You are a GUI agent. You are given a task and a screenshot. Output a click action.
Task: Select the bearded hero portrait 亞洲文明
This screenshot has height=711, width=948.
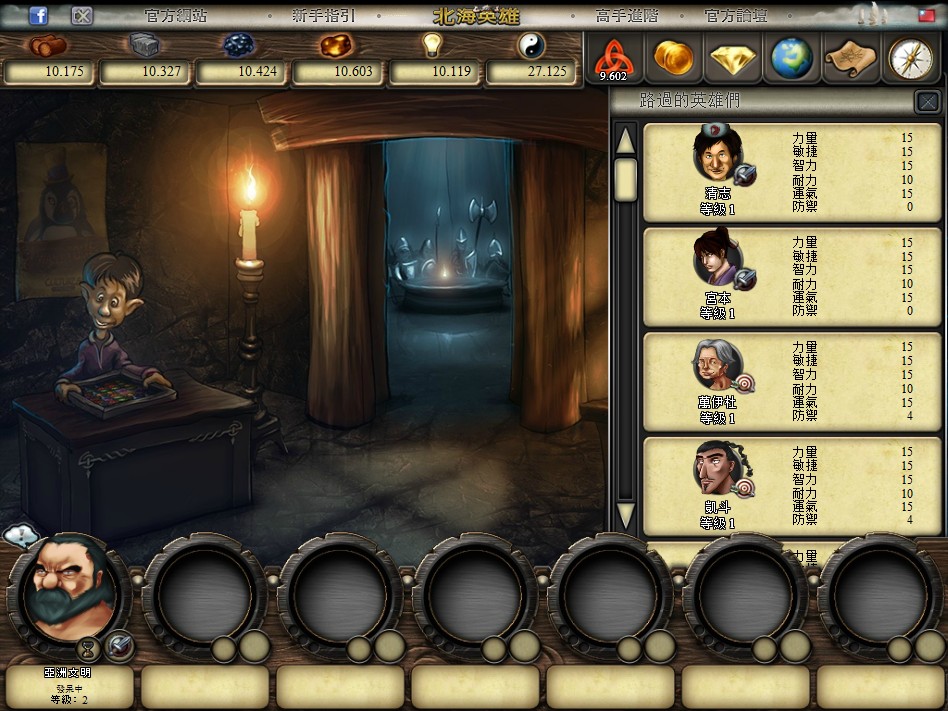coord(67,590)
